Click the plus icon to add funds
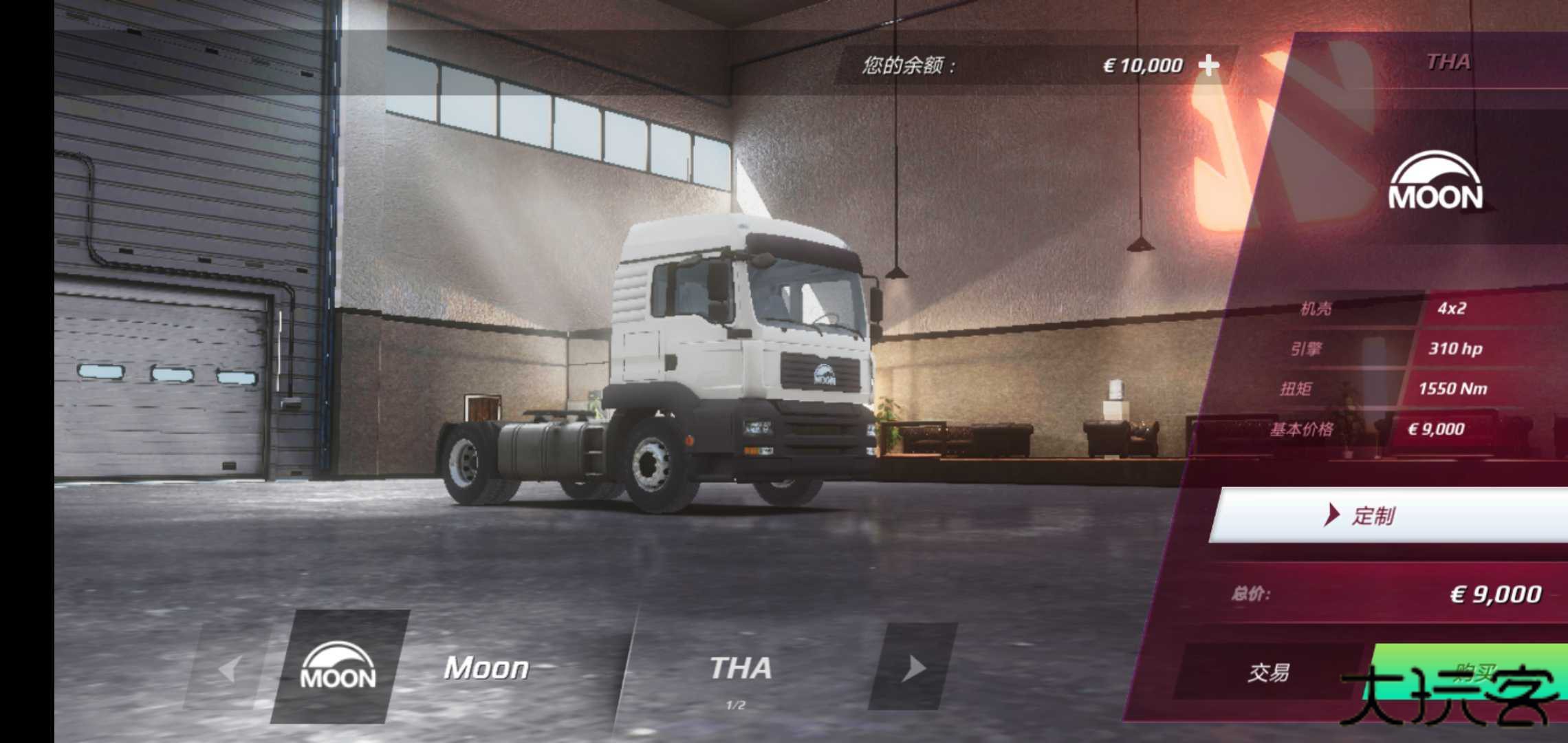 (1210, 63)
